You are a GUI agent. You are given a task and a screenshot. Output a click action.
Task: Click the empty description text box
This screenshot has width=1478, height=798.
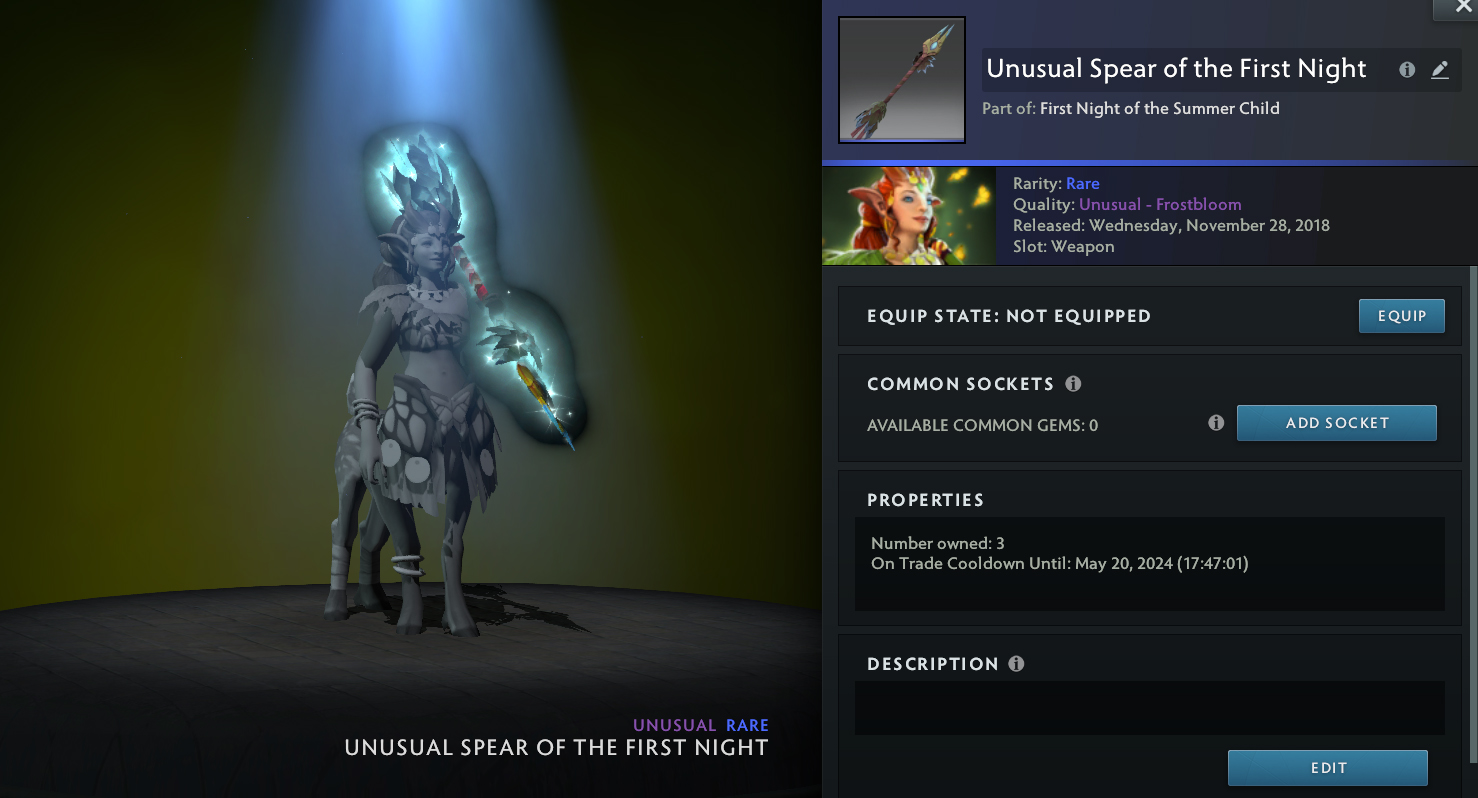[x=1149, y=708]
